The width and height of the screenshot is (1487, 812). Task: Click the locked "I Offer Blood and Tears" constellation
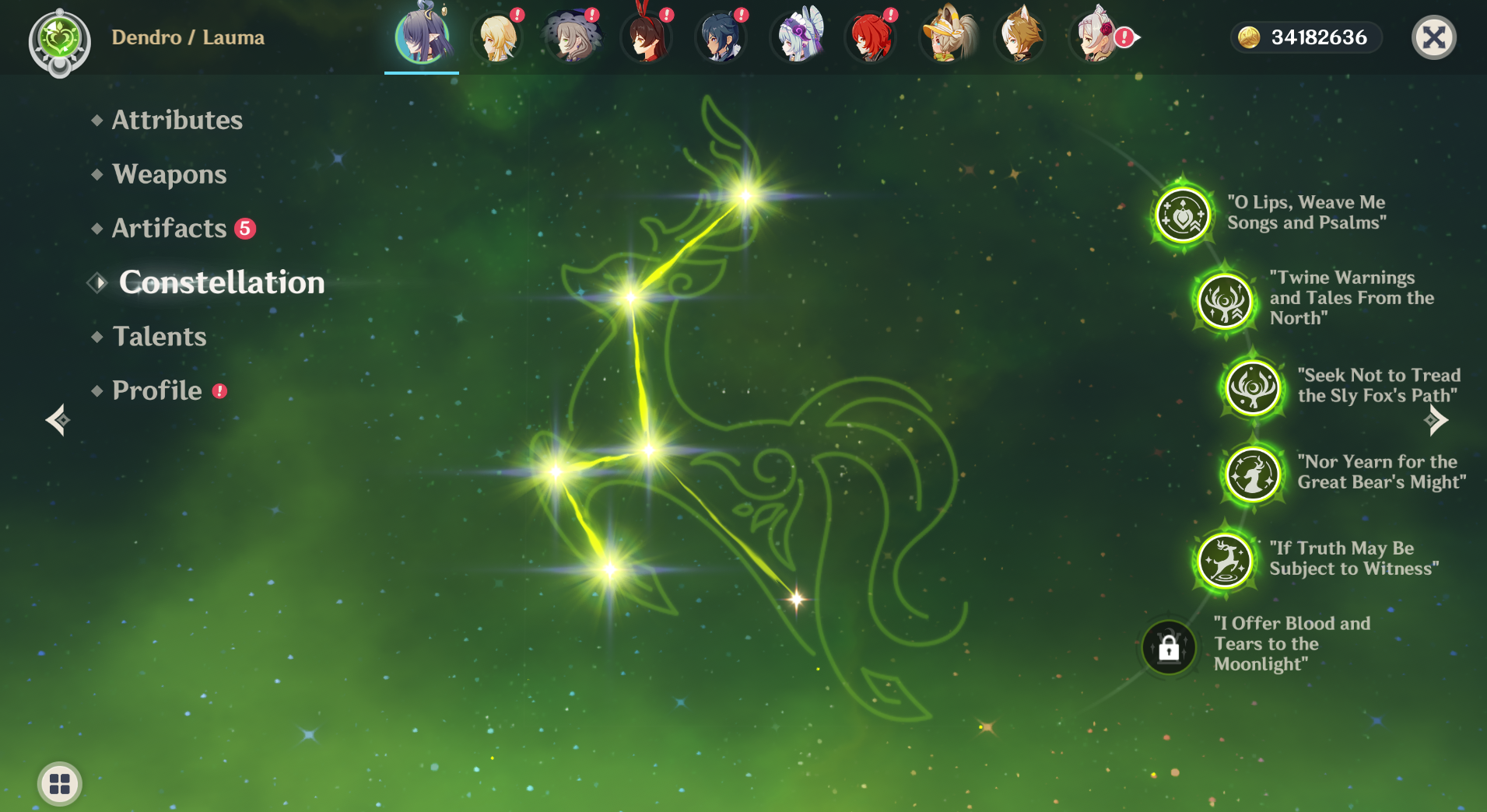pos(1169,647)
